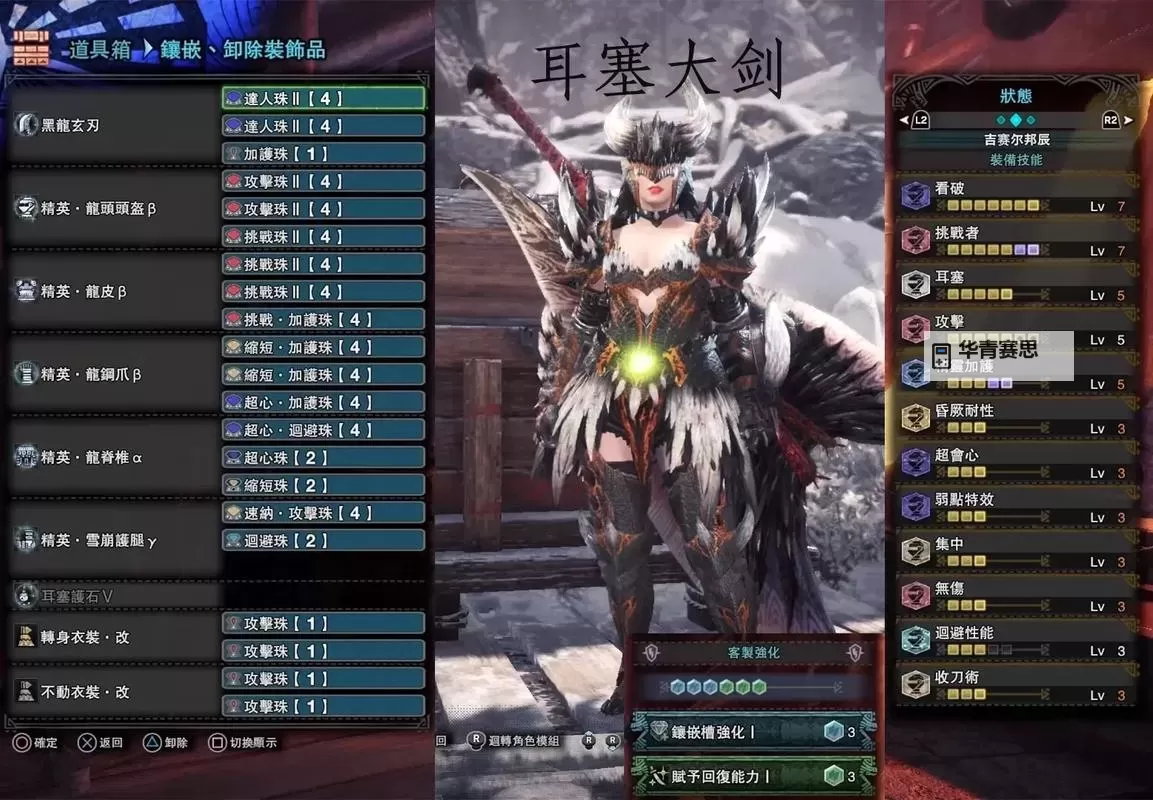Select the 不動衣裝・改 mantle row
Screen dimensions: 1153x800
[x=112, y=692]
